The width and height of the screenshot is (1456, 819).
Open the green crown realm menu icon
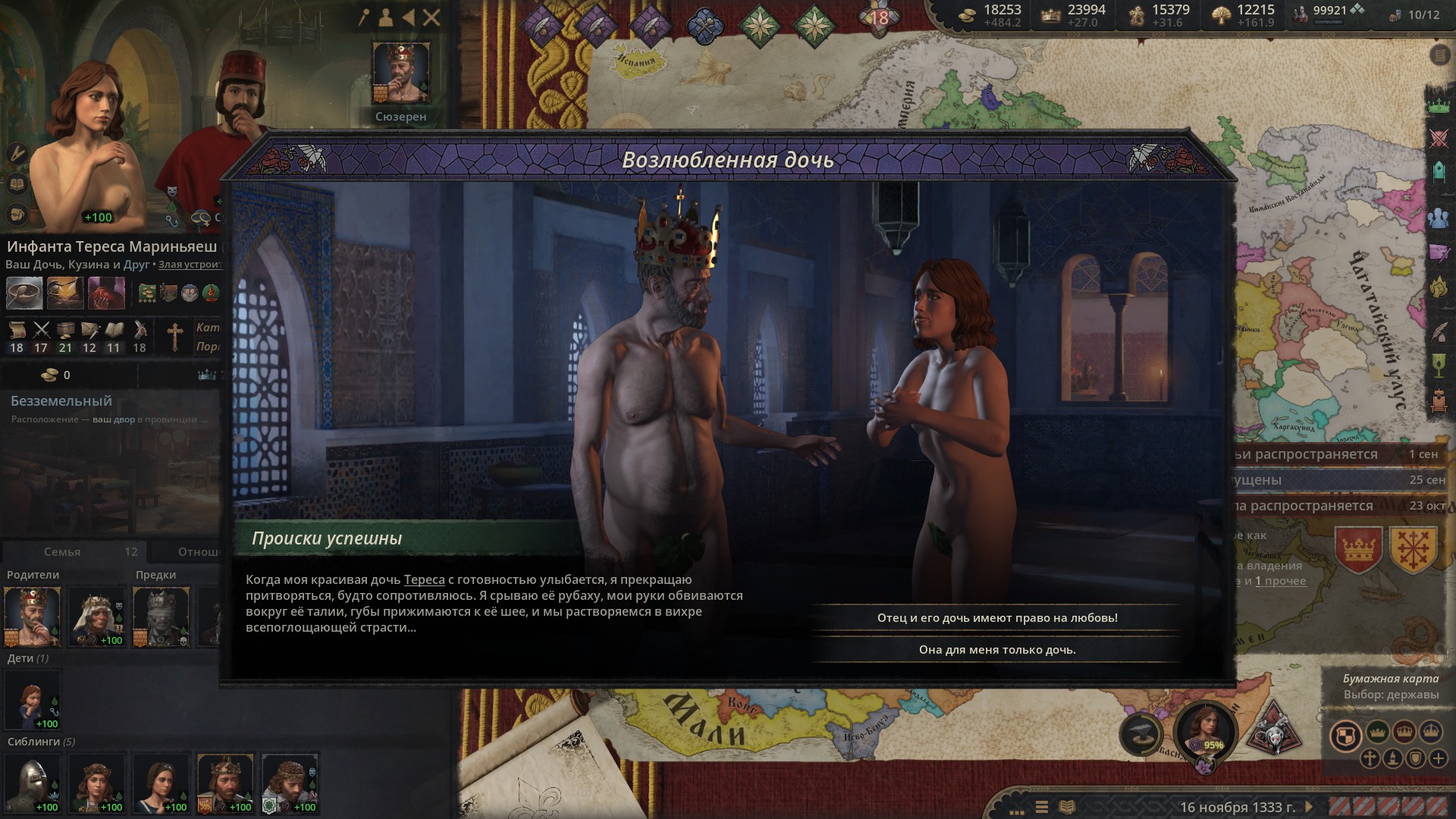1439,106
